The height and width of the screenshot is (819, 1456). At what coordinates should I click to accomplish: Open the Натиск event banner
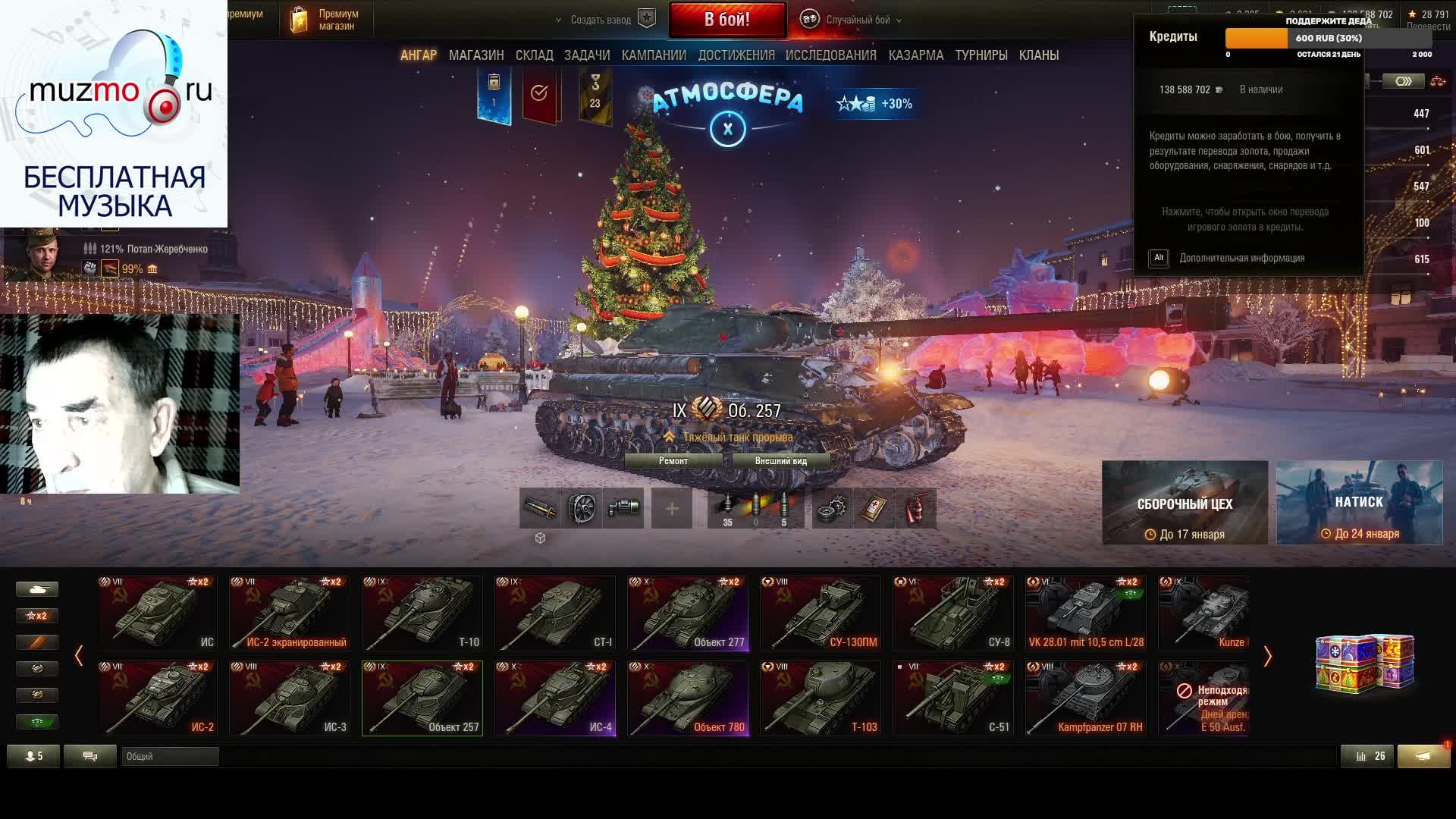1359,503
